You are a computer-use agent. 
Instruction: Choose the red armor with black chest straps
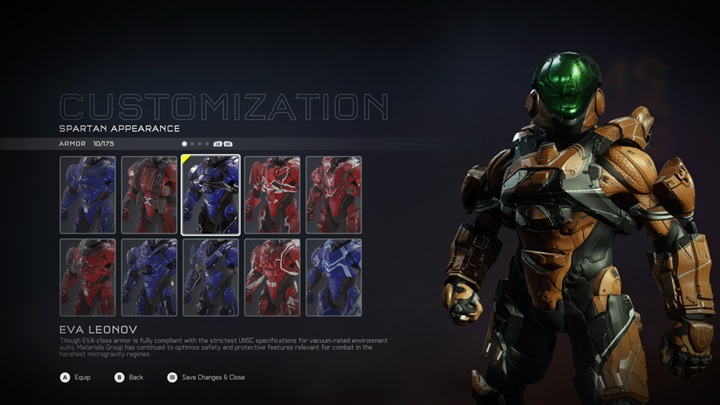click(x=149, y=194)
